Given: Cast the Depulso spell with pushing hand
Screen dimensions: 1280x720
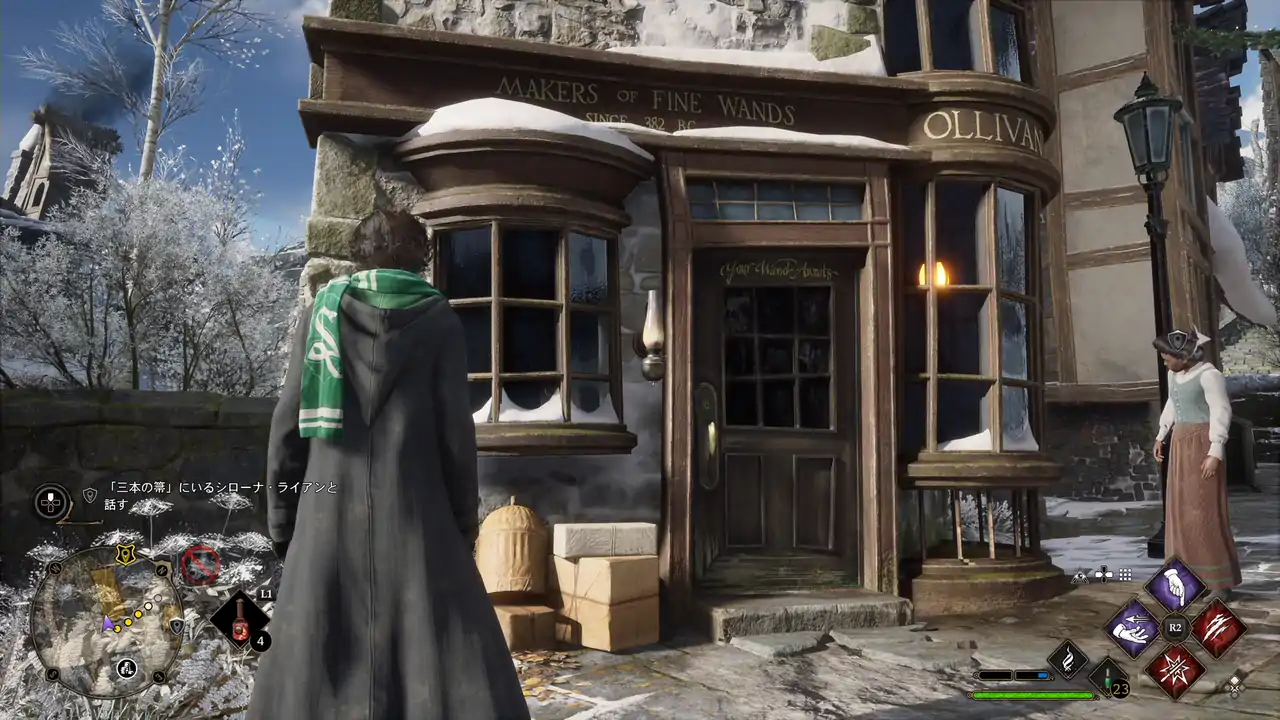Looking at the screenshot, I should 1132,628.
